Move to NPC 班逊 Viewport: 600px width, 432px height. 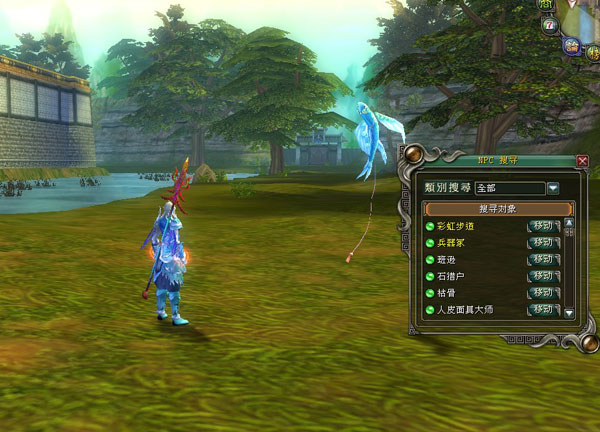(543, 260)
